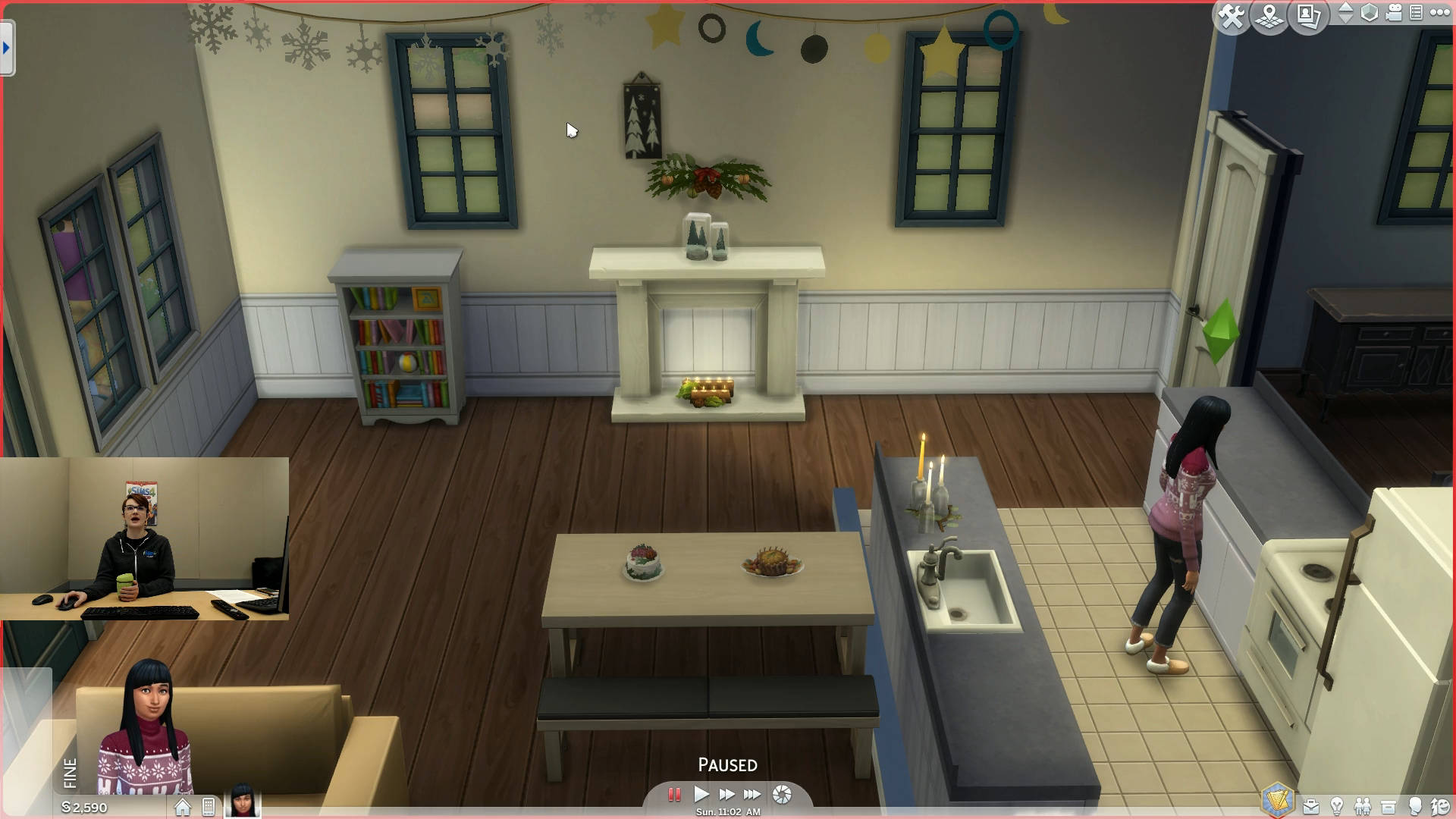
Task: Open the three-dot main menu
Action: point(1439,13)
